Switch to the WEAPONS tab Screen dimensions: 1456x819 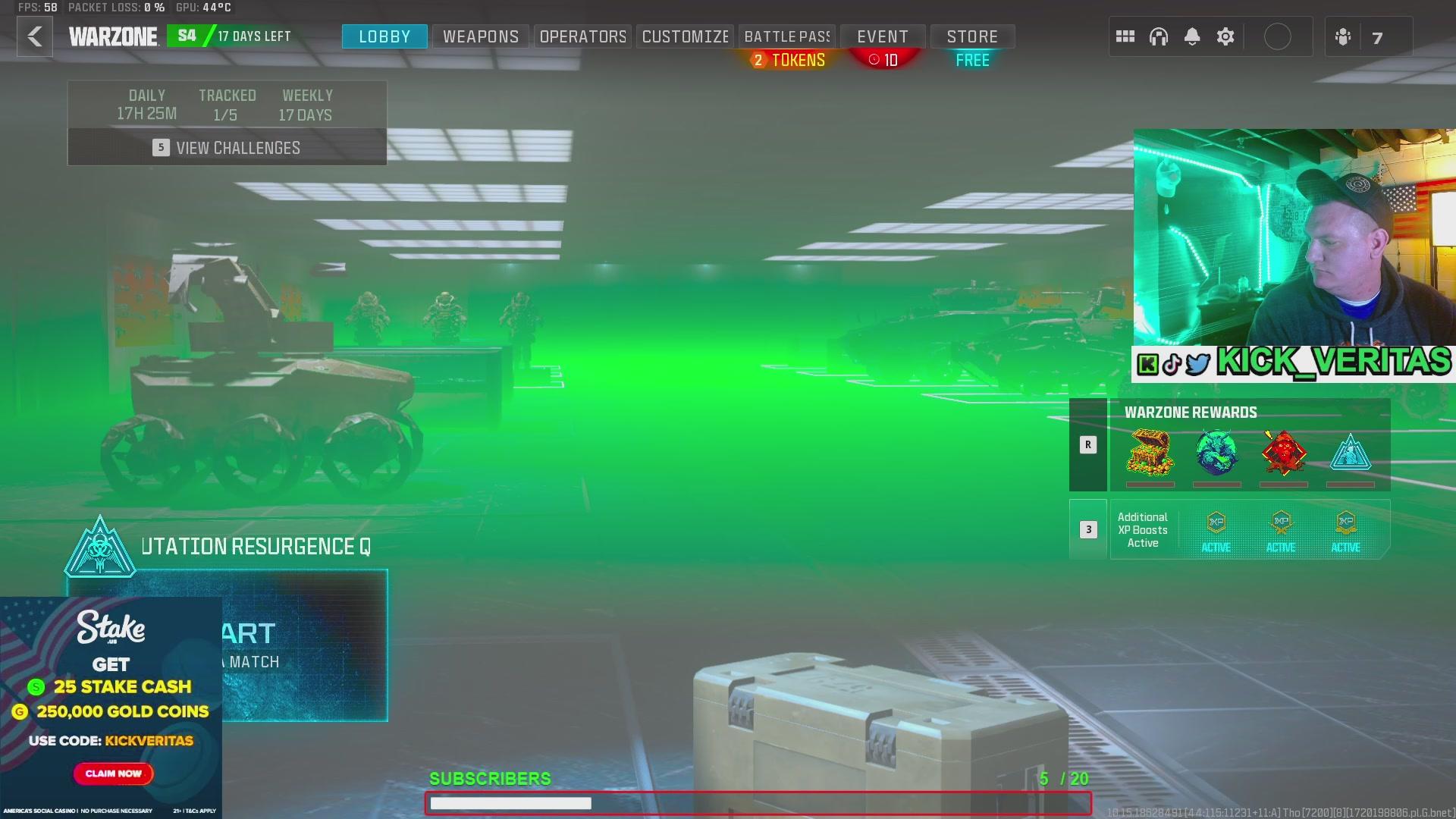pos(480,36)
